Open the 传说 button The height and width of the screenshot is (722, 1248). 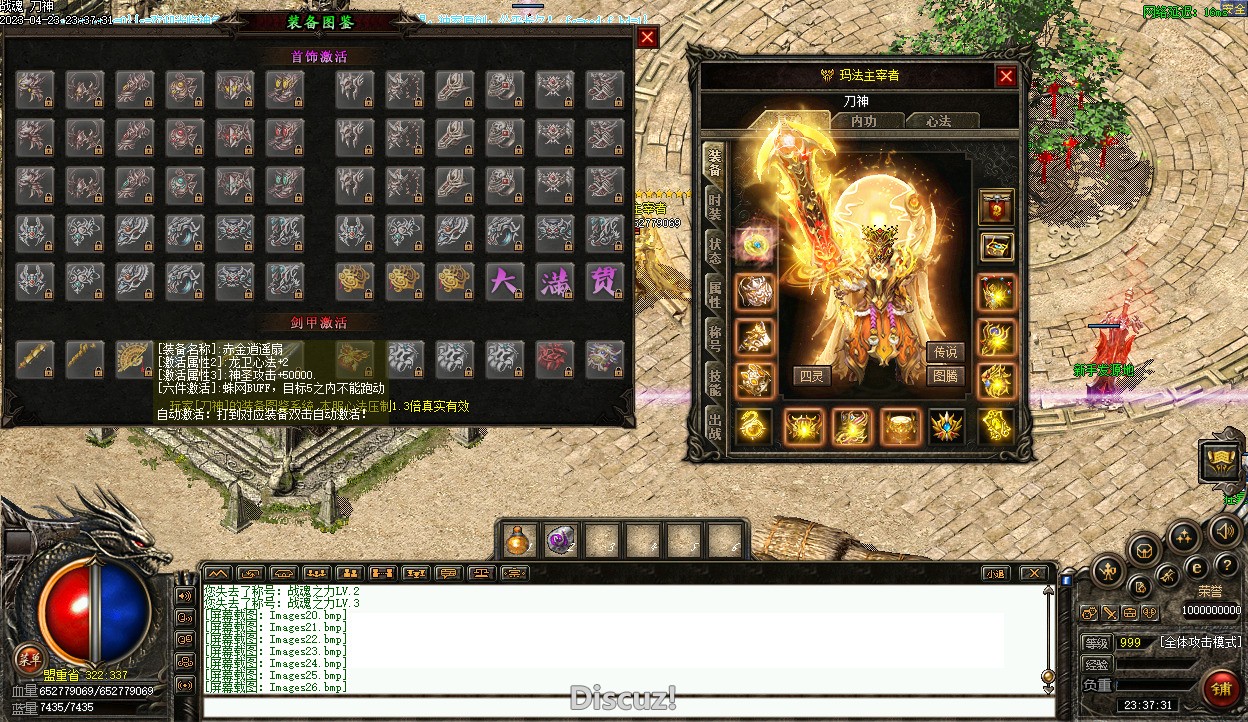point(945,352)
